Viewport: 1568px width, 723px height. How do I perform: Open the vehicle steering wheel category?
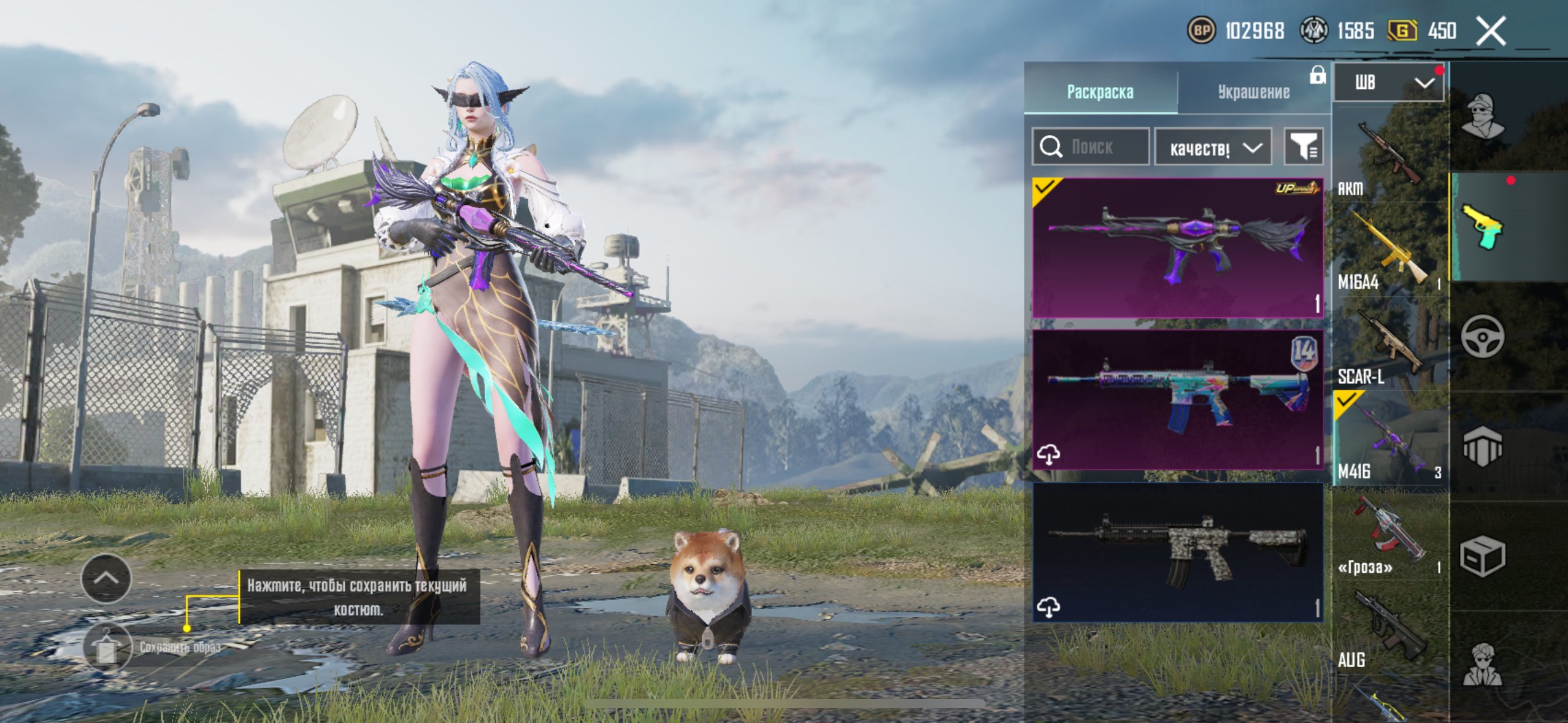(x=1482, y=336)
